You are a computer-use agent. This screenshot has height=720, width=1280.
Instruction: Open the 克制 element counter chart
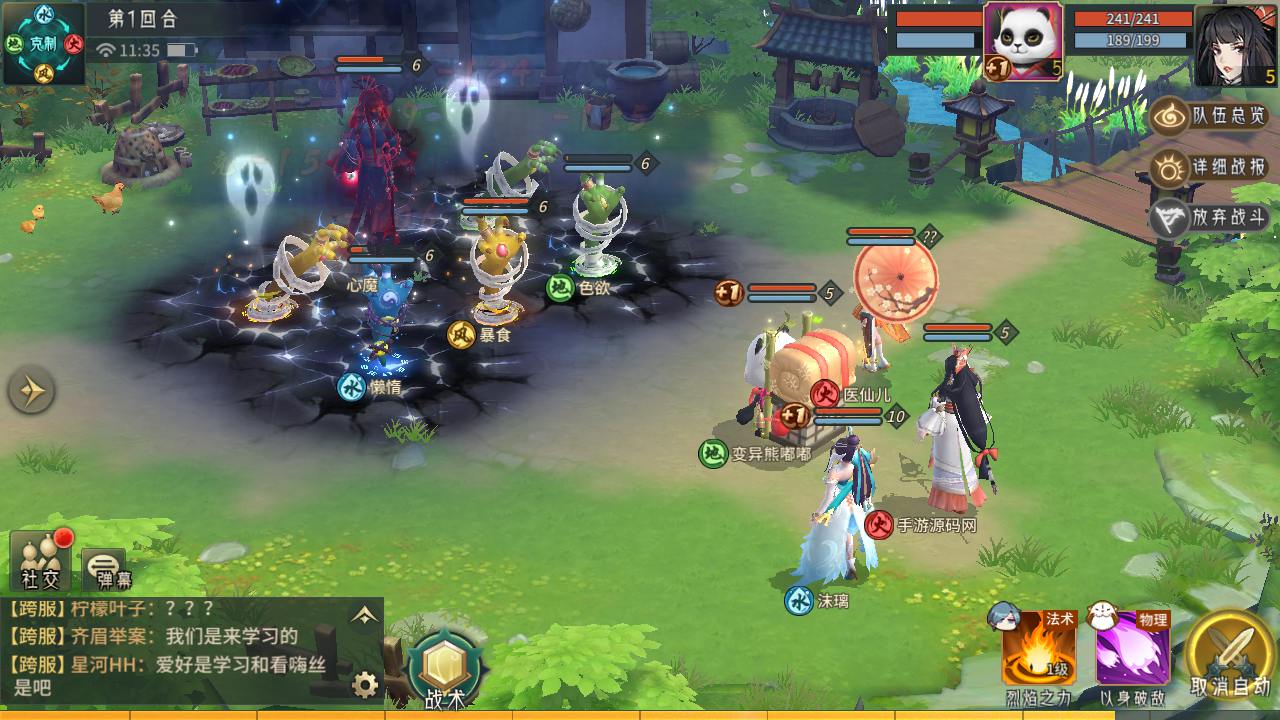pos(43,43)
